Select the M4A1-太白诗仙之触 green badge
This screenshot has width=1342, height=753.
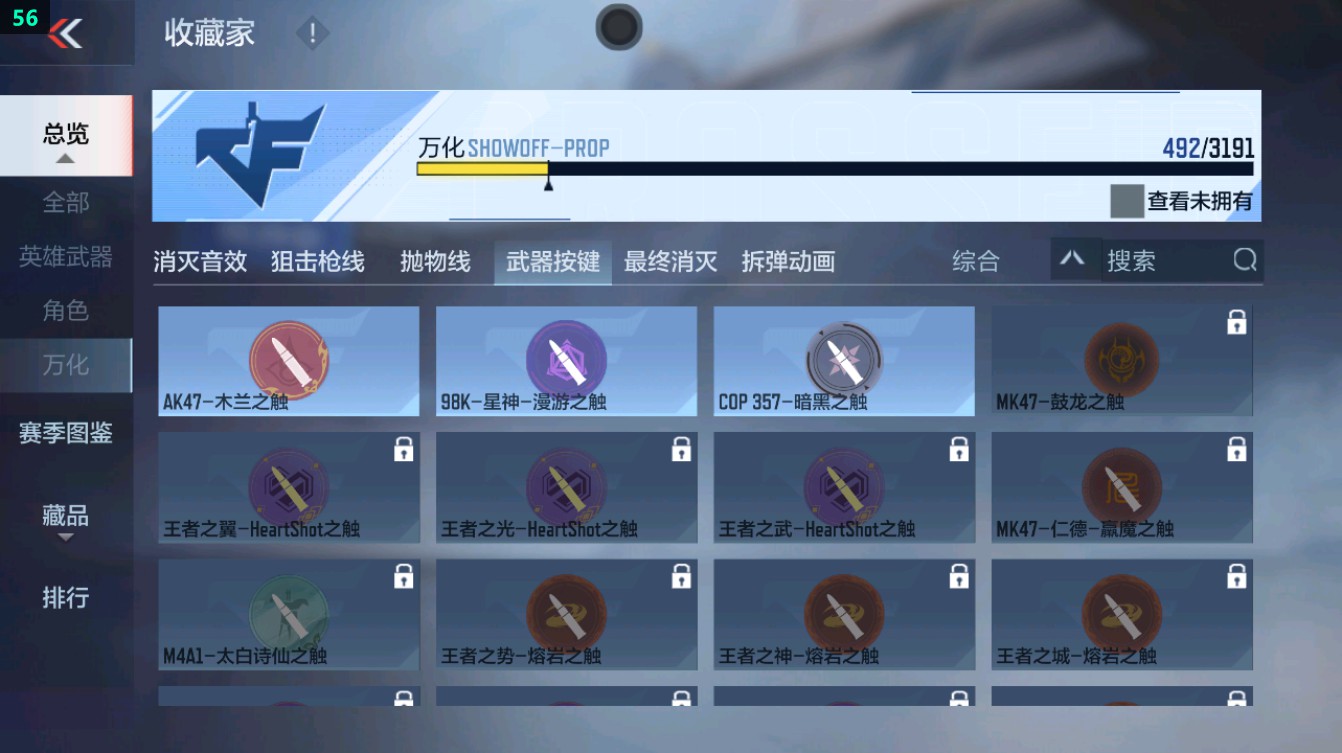(288, 611)
